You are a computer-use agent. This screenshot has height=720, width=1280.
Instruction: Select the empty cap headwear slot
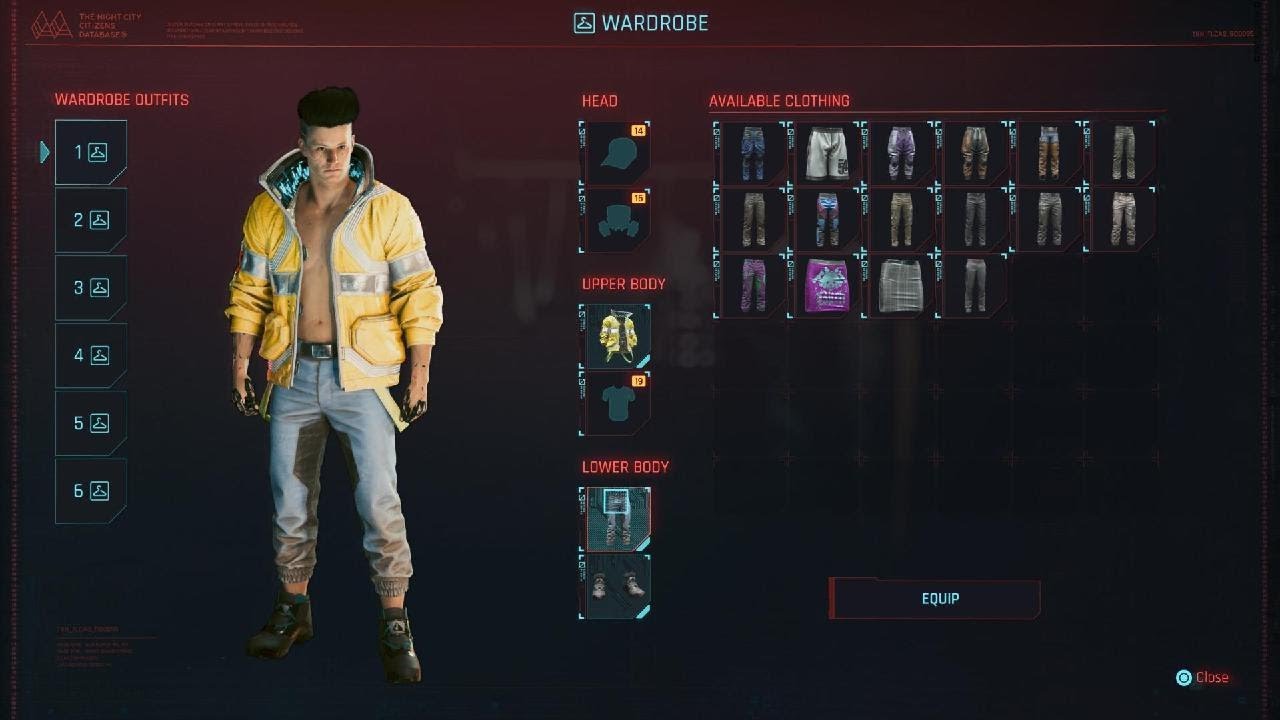[615, 153]
